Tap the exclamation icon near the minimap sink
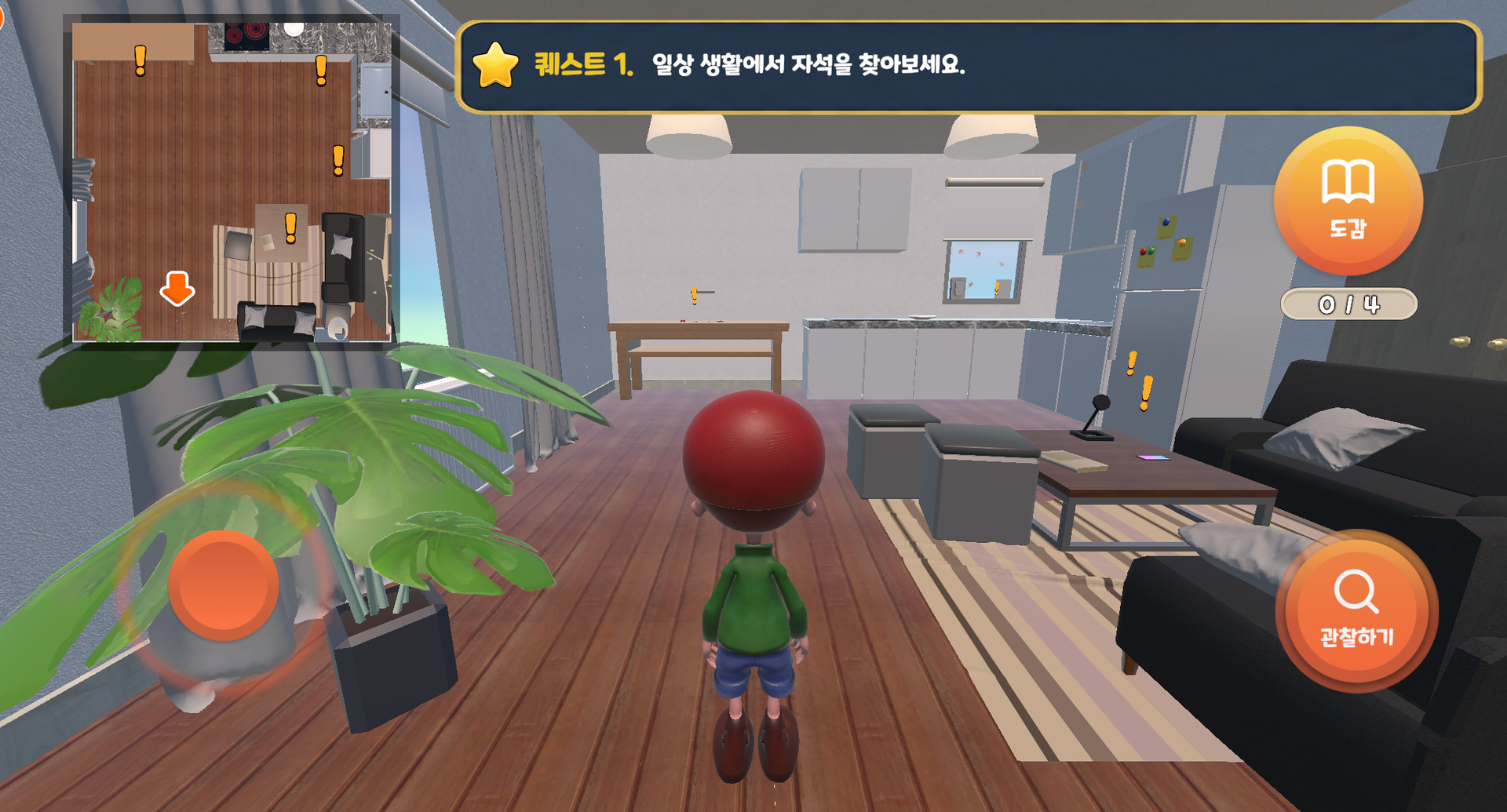This screenshot has width=1507, height=812. tap(339, 160)
